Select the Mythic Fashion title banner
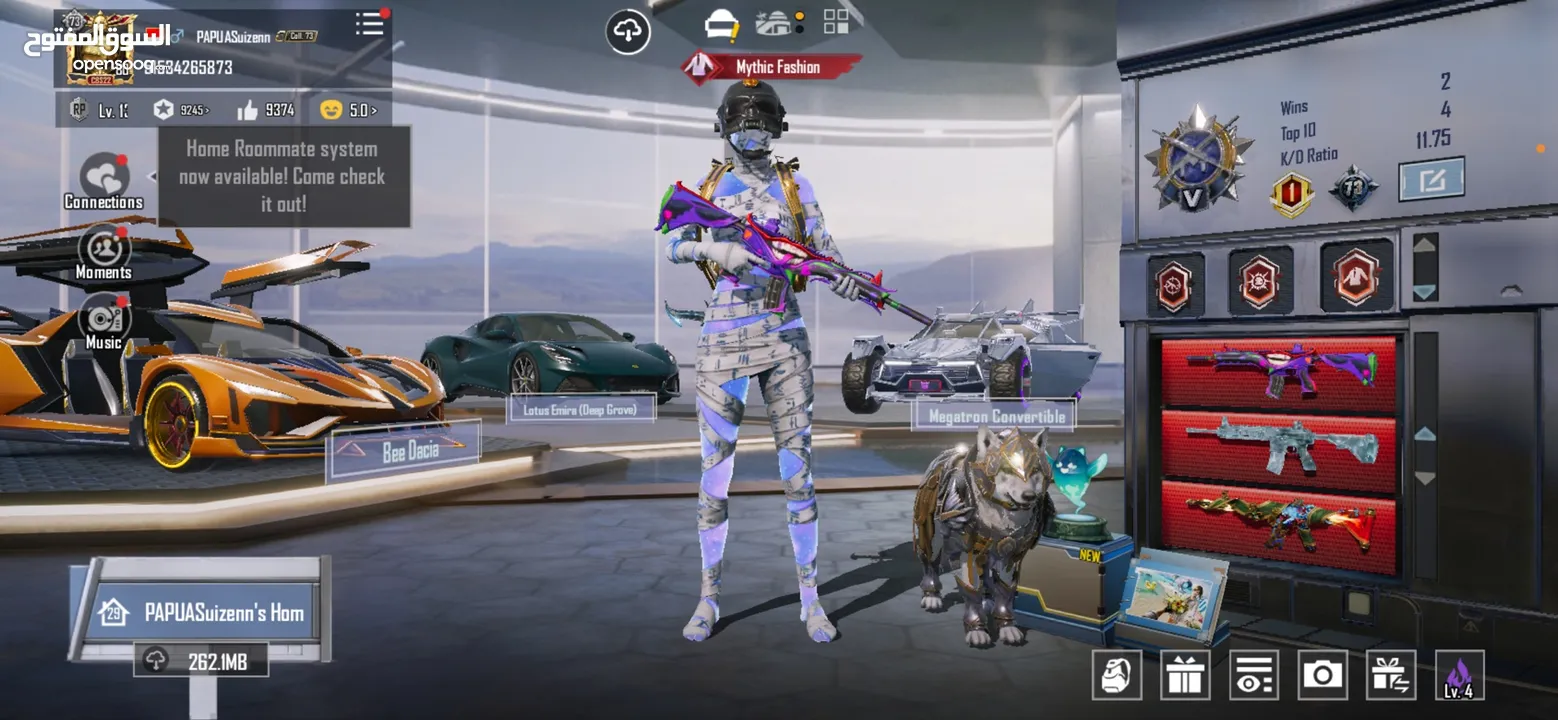Image resolution: width=1558 pixels, height=720 pixels. click(x=772, y=67)
